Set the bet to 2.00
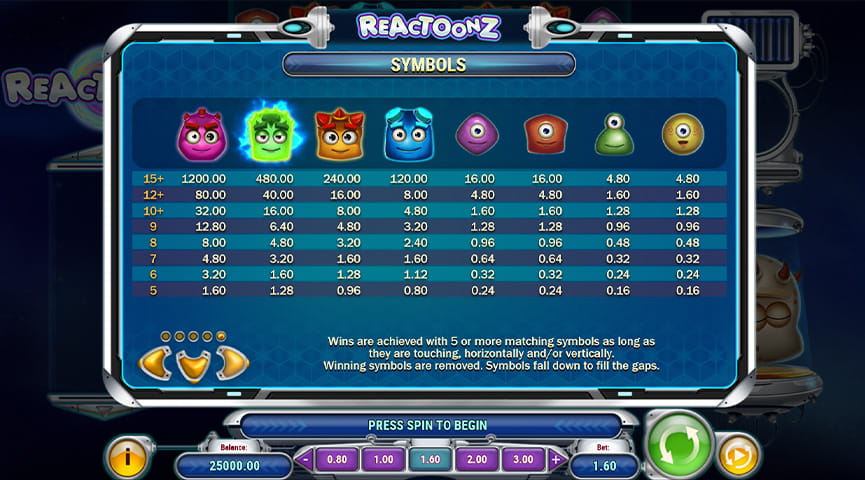865x480 pixels. tap(476, 460)
